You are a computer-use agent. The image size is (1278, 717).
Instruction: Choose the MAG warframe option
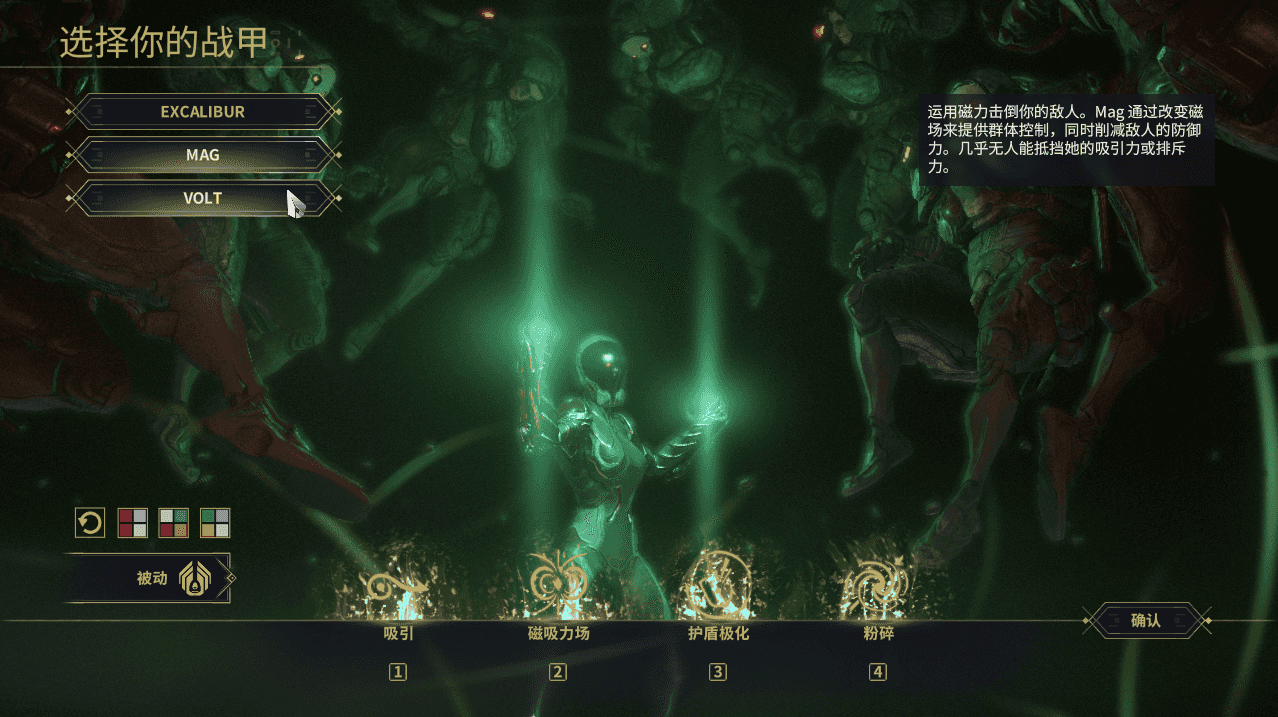pyautogui.click(x=202, y=155)
